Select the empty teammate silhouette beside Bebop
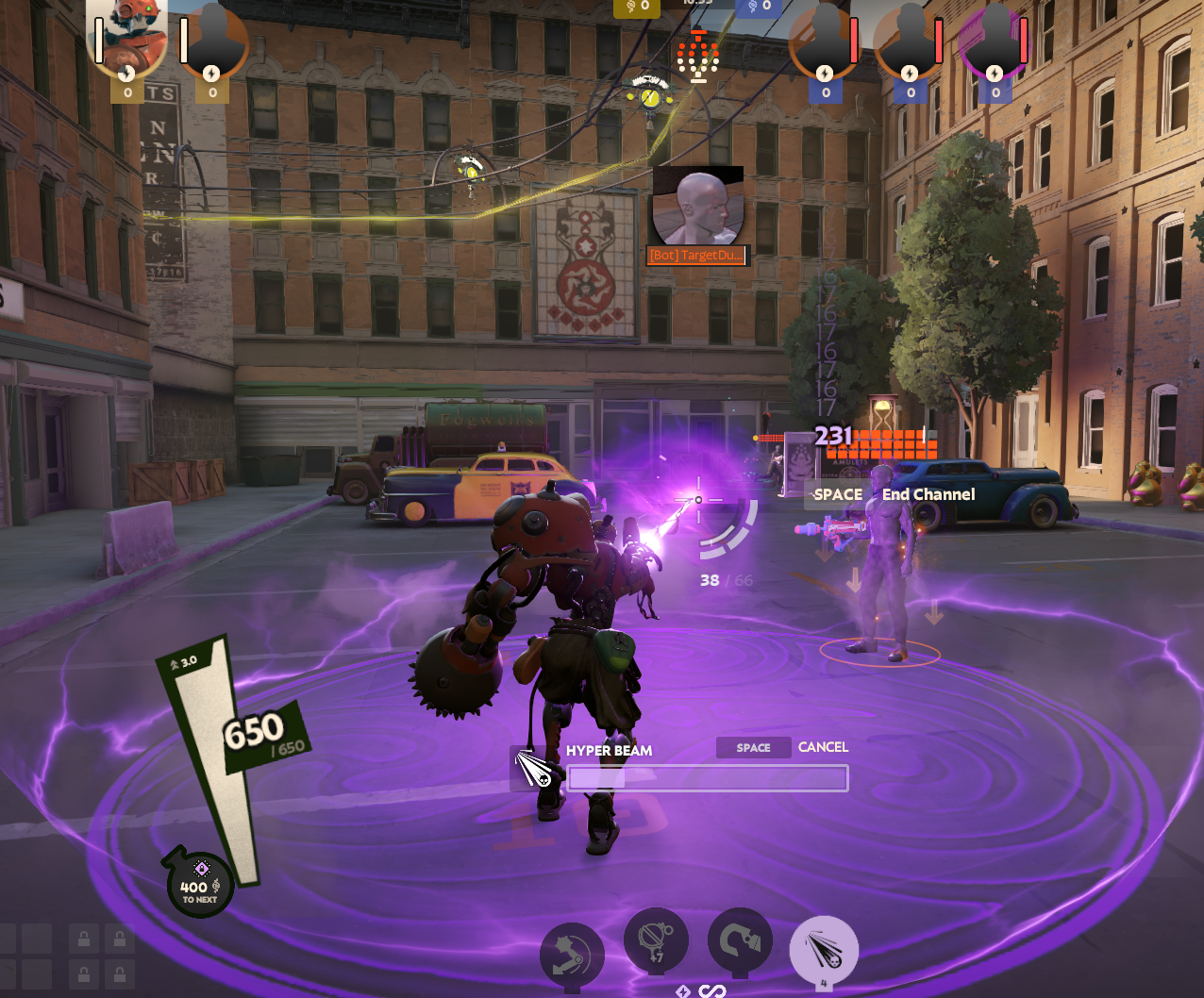The width and height of the screenshot is (1204, 998). tap(213, 42)
